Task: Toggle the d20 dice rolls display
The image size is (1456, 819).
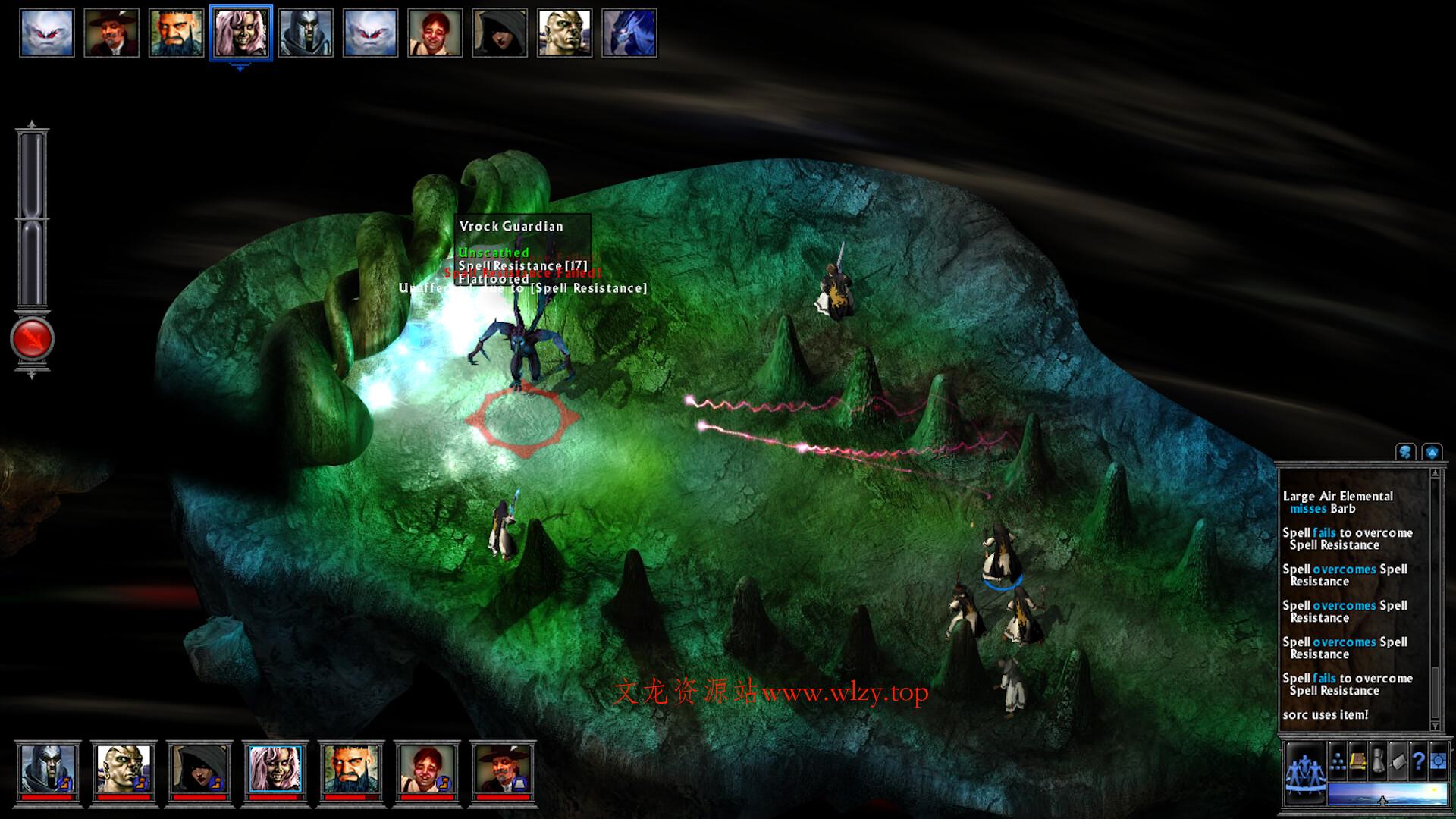Action: click(1432, 452)
